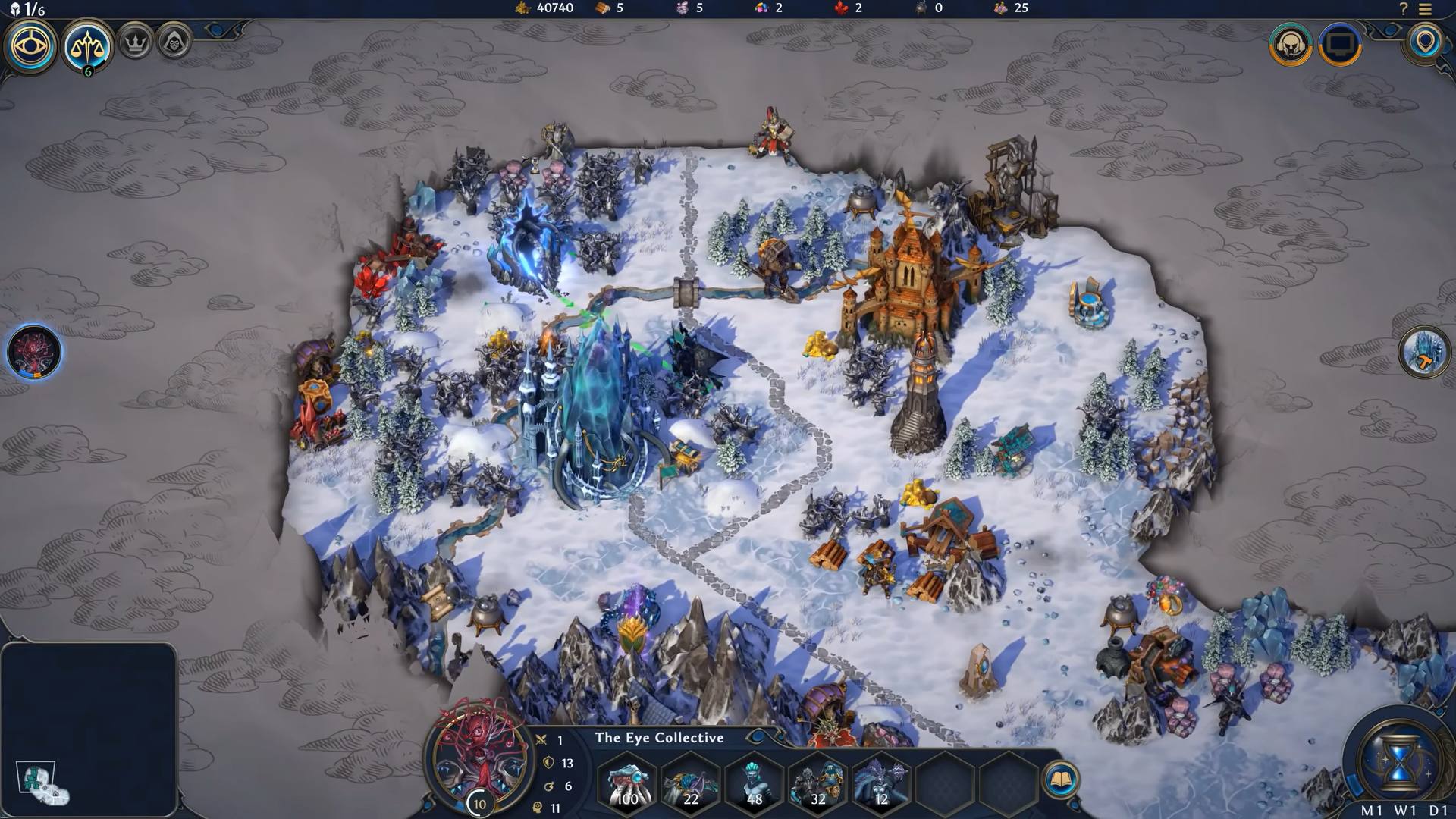The image size is (1456, 819).
Task: Open the question mark help button
Action: [1403, 9]
